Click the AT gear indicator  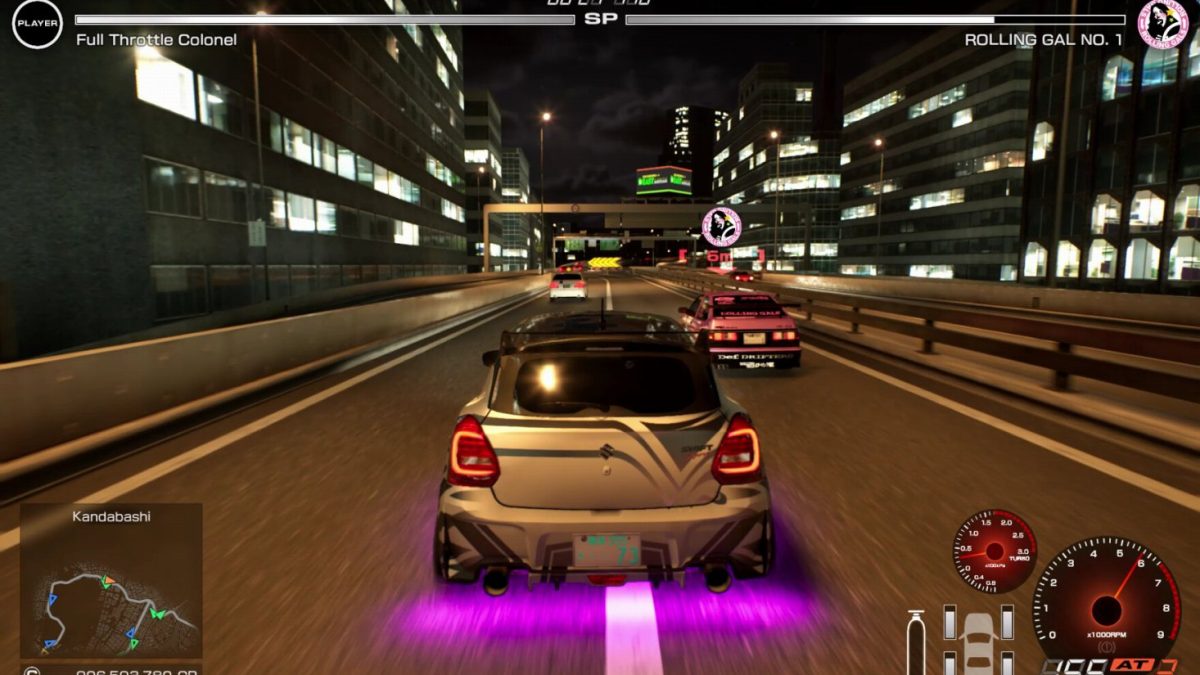click(1133, 665)
